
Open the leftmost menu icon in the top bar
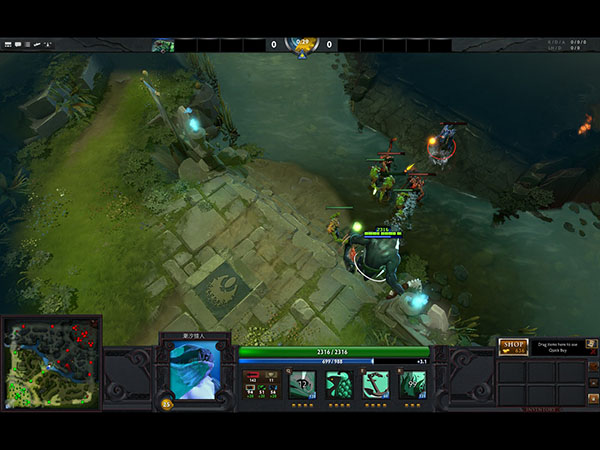coord(8,45)
